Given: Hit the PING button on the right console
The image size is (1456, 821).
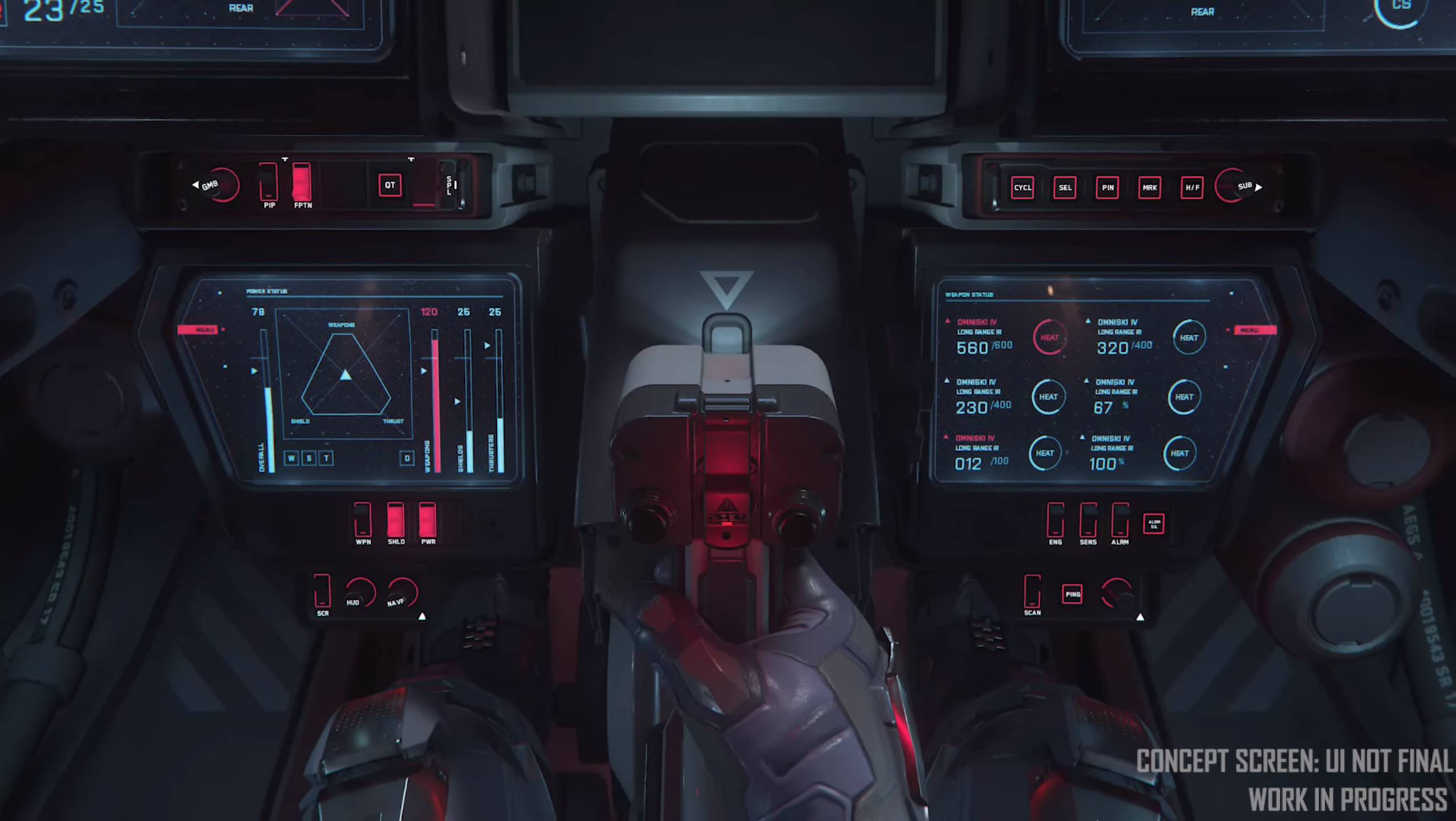Looking at the screenshot, I should pyautogui.click(x=1073, y=593).
